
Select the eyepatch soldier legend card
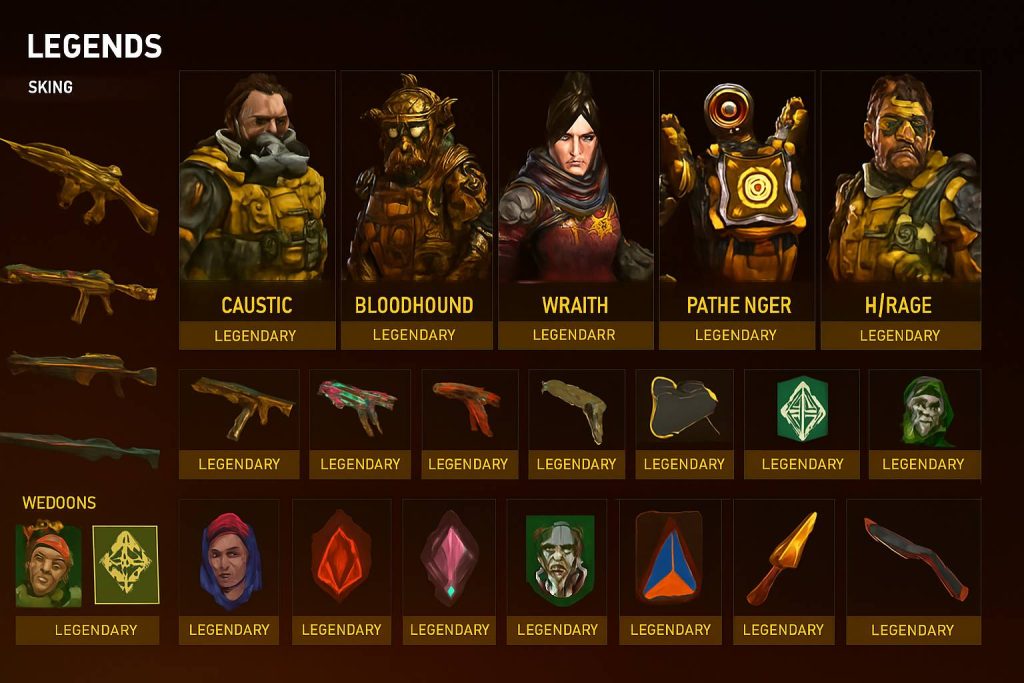[900, 210]
